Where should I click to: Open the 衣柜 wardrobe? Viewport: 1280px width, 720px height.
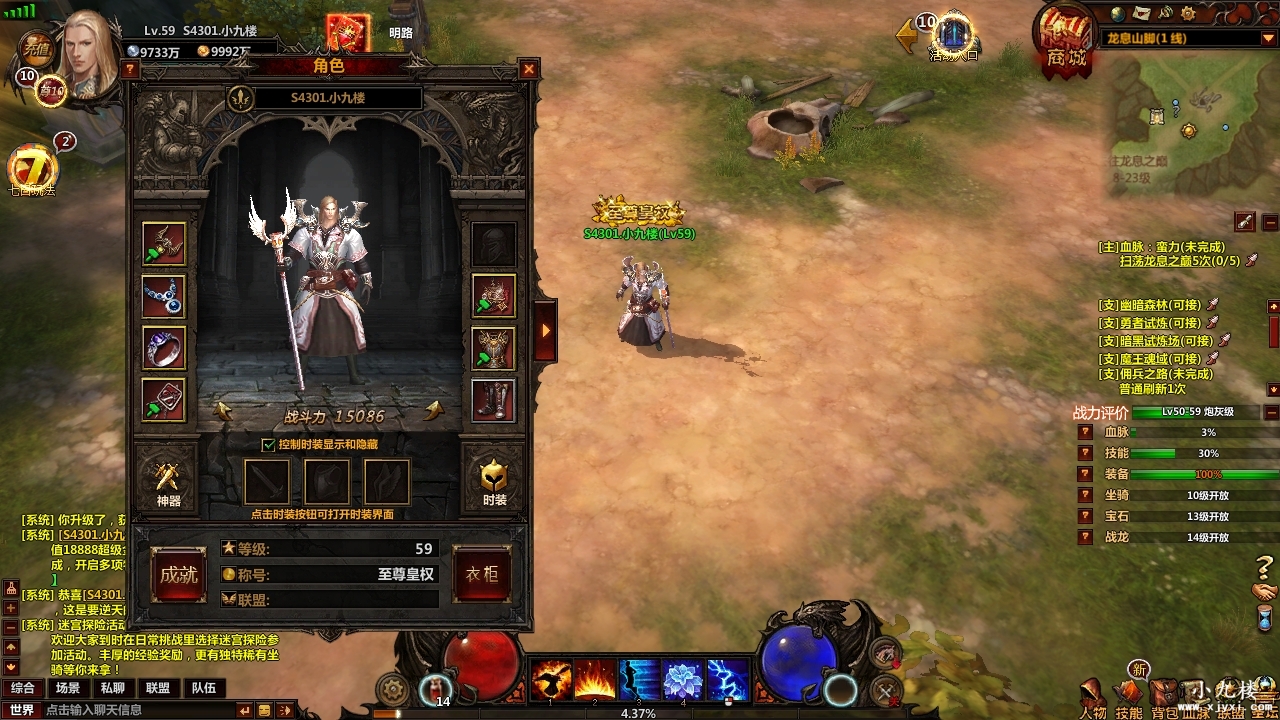click(x=482, y=574)
